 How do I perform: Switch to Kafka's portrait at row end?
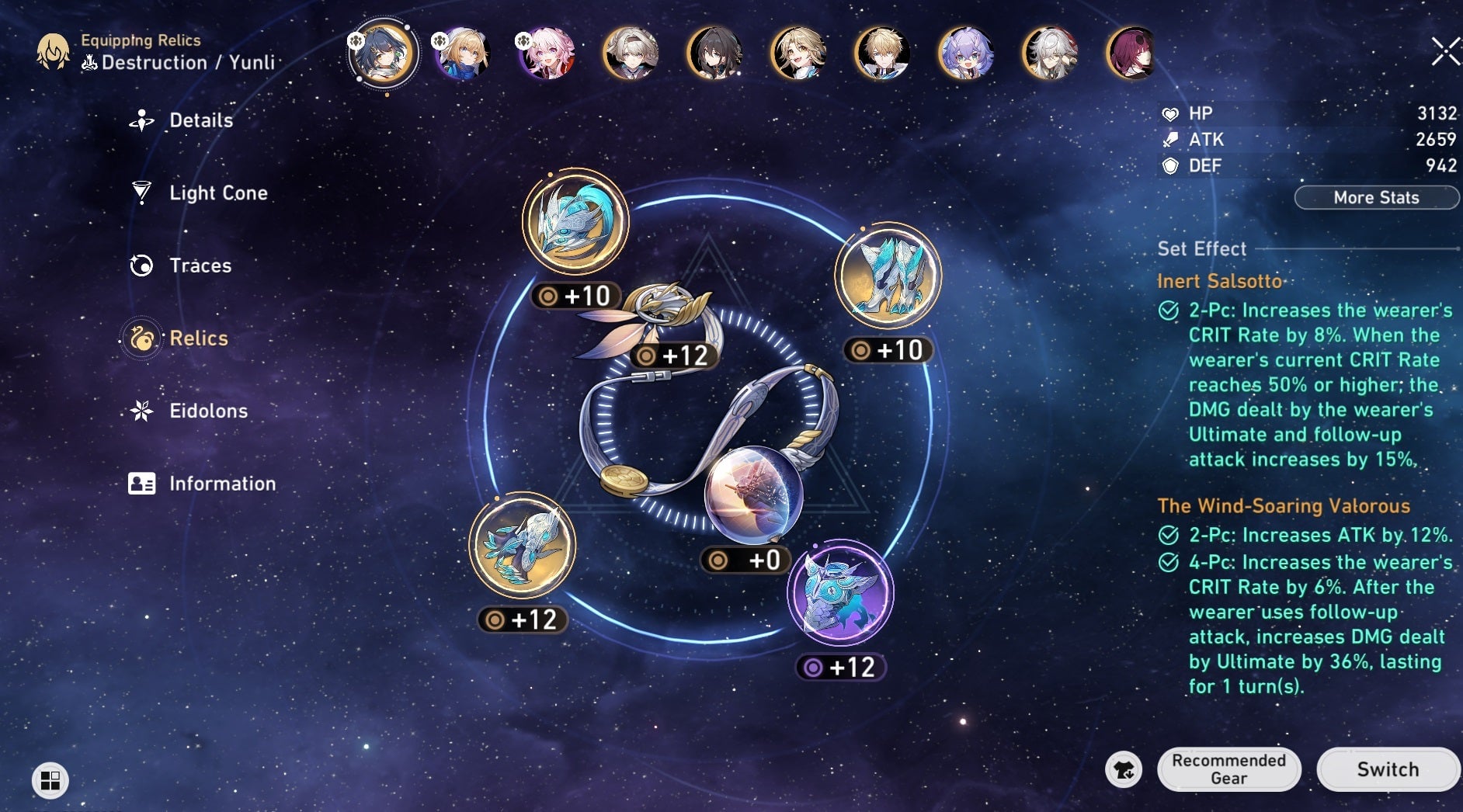(1130, 53)
